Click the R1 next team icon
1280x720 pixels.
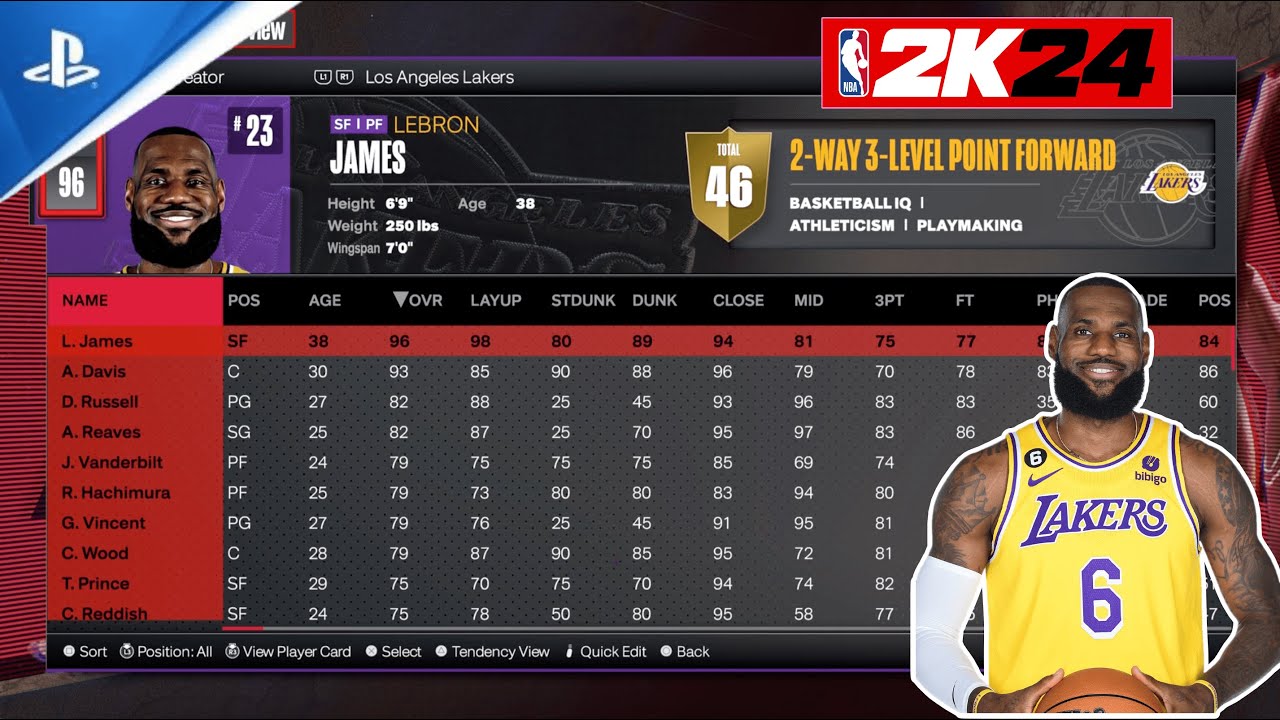tap(346, 76)
